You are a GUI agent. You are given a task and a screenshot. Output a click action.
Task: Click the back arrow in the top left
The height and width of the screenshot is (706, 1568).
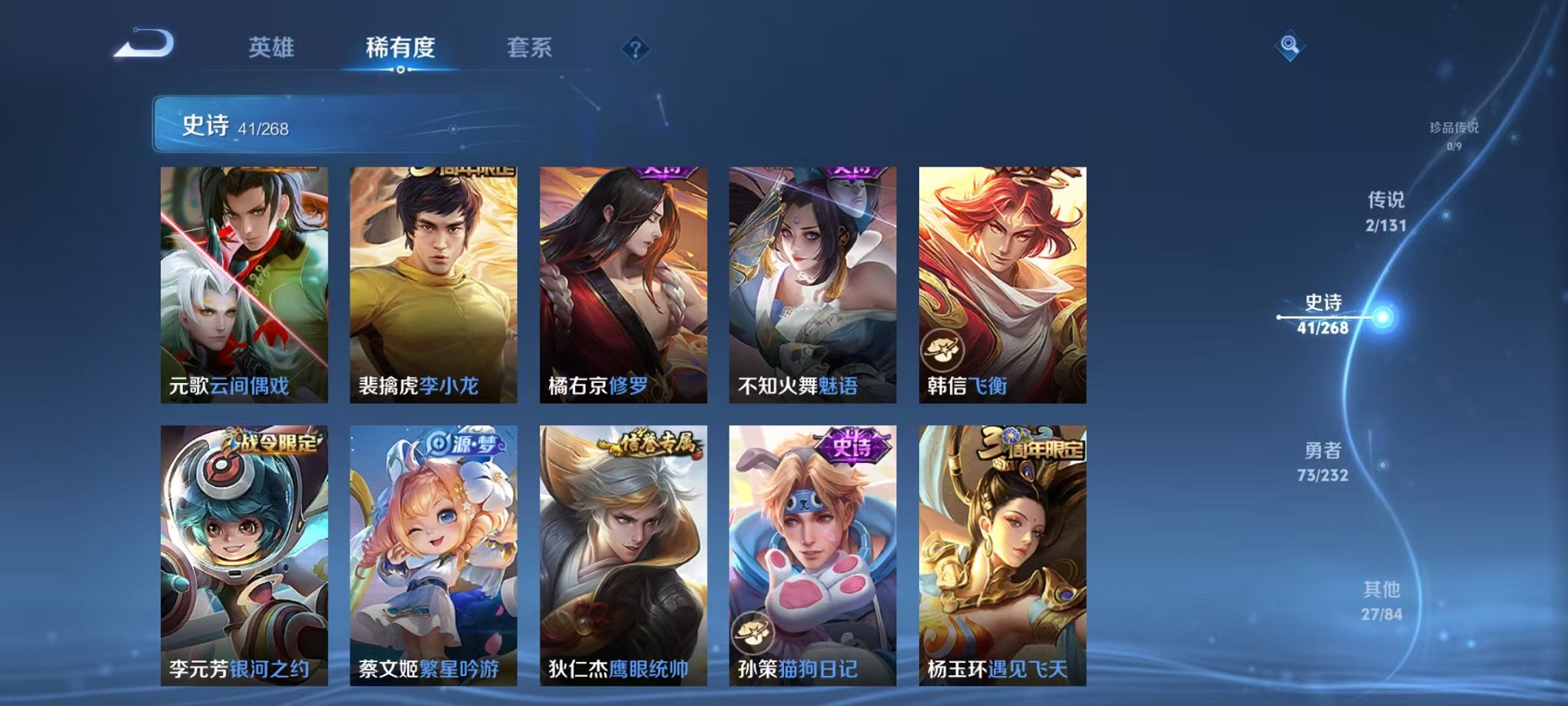(x=141, y=48)
